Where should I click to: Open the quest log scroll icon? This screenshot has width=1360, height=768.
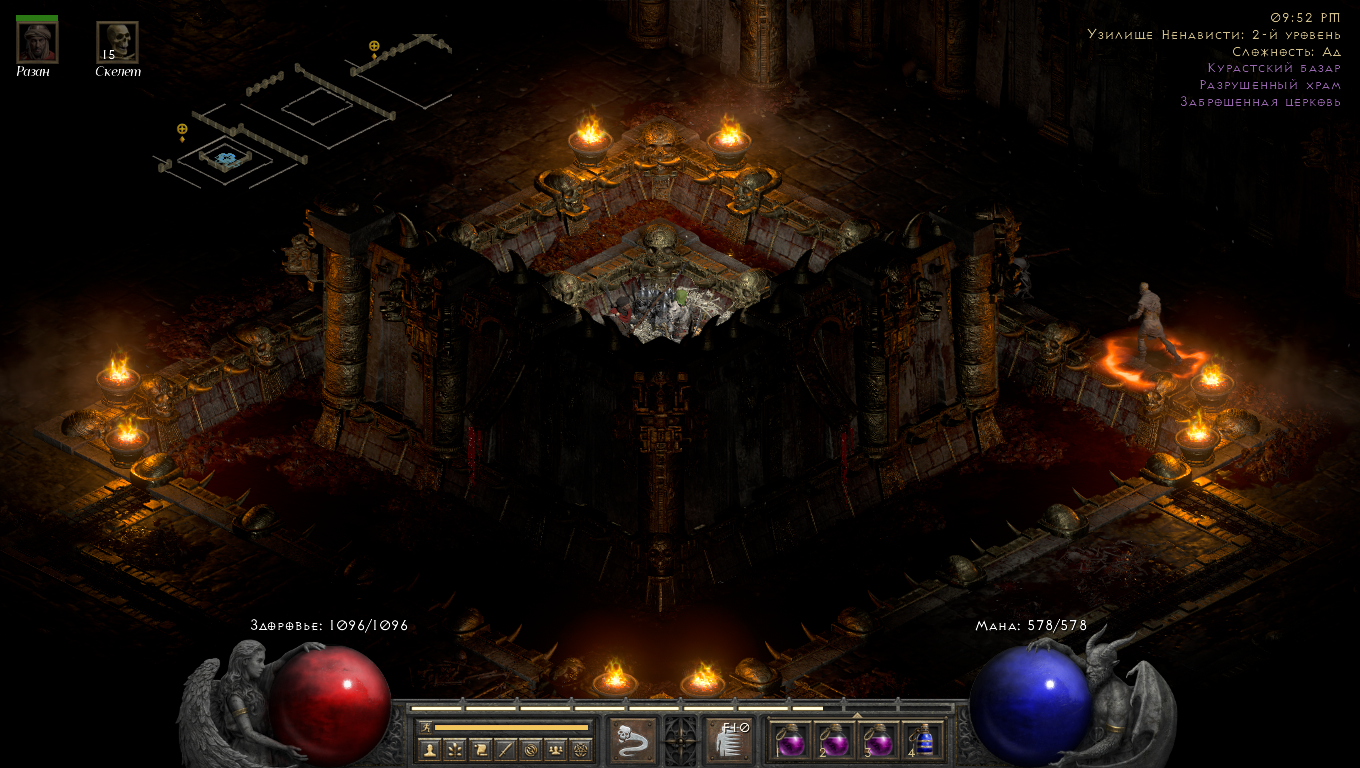tap(483, 749)
